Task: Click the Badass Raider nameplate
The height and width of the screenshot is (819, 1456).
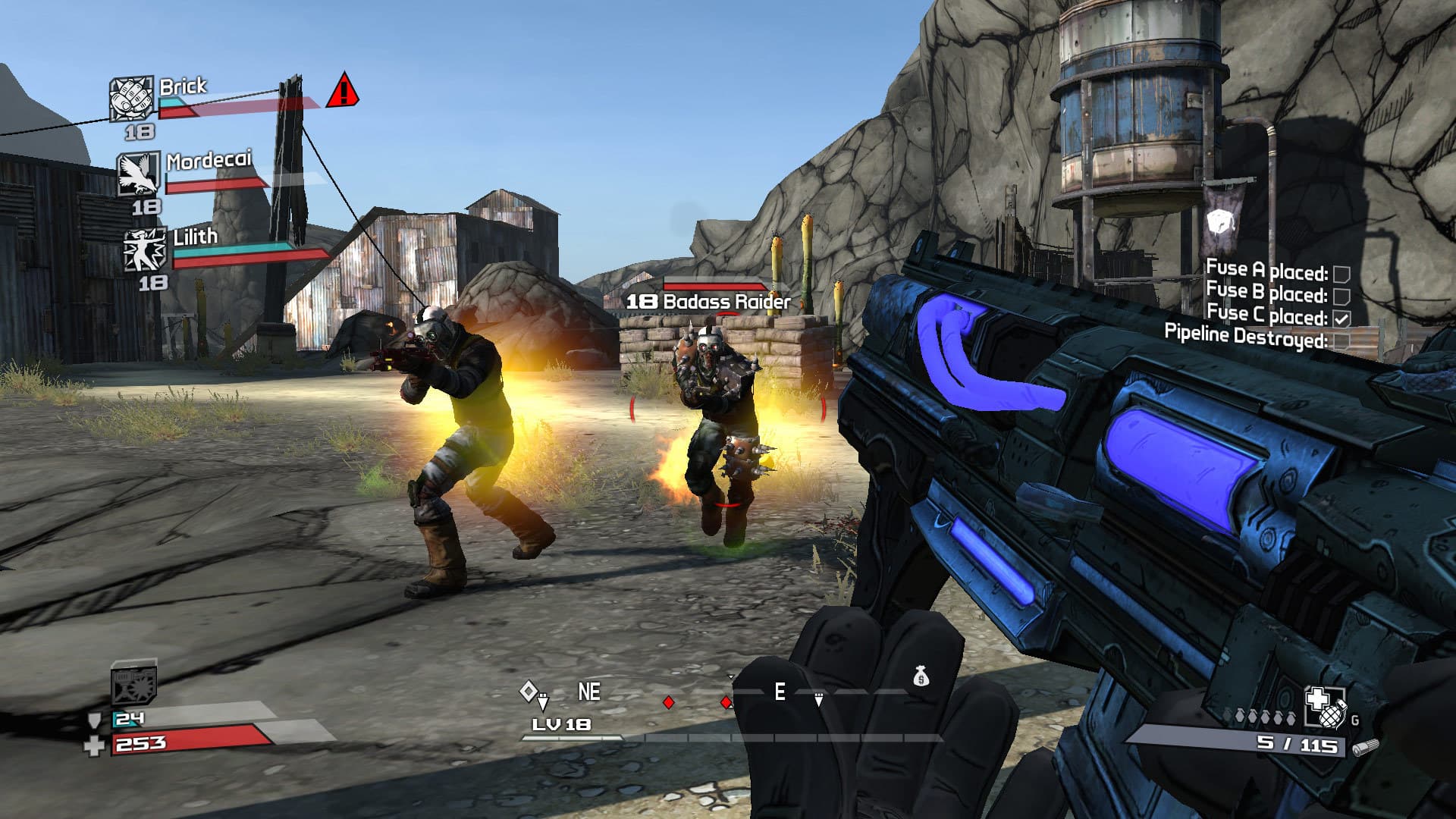Action: pyautogui.click(x=709, y=300)
